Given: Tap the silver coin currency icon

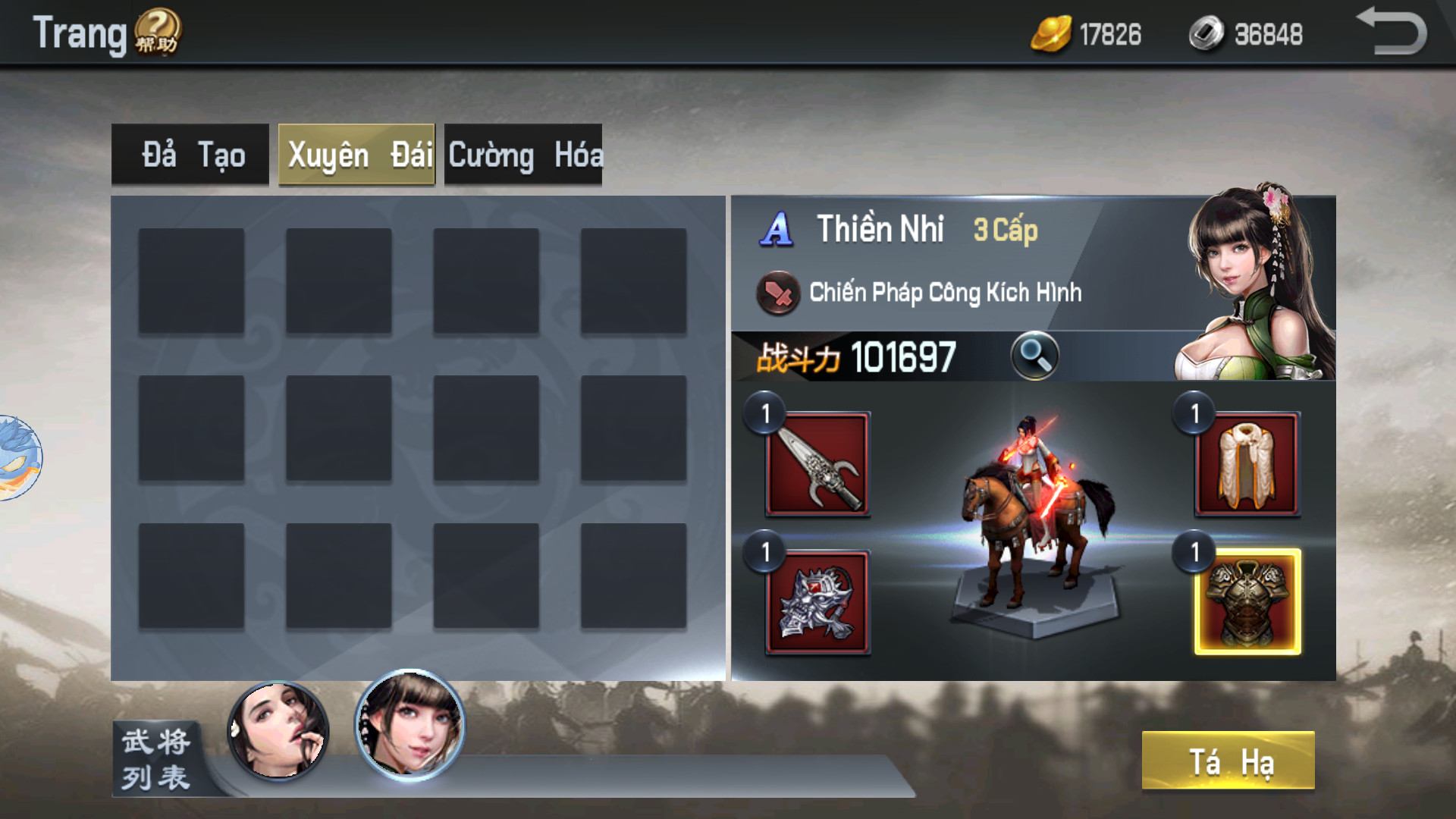Looking at the screenshot, I should [1206, 34].
